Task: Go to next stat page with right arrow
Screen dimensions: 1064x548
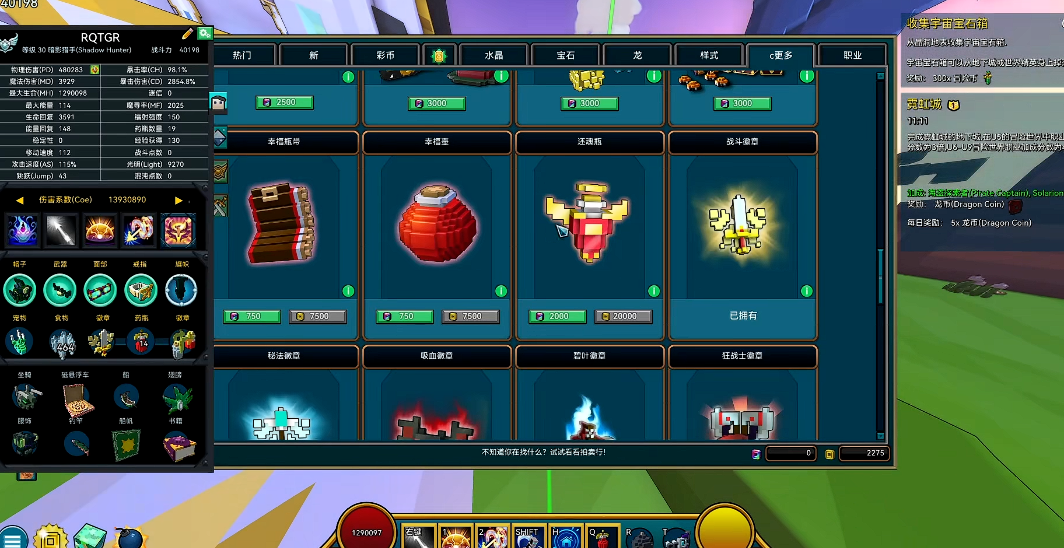Action: 178,200
